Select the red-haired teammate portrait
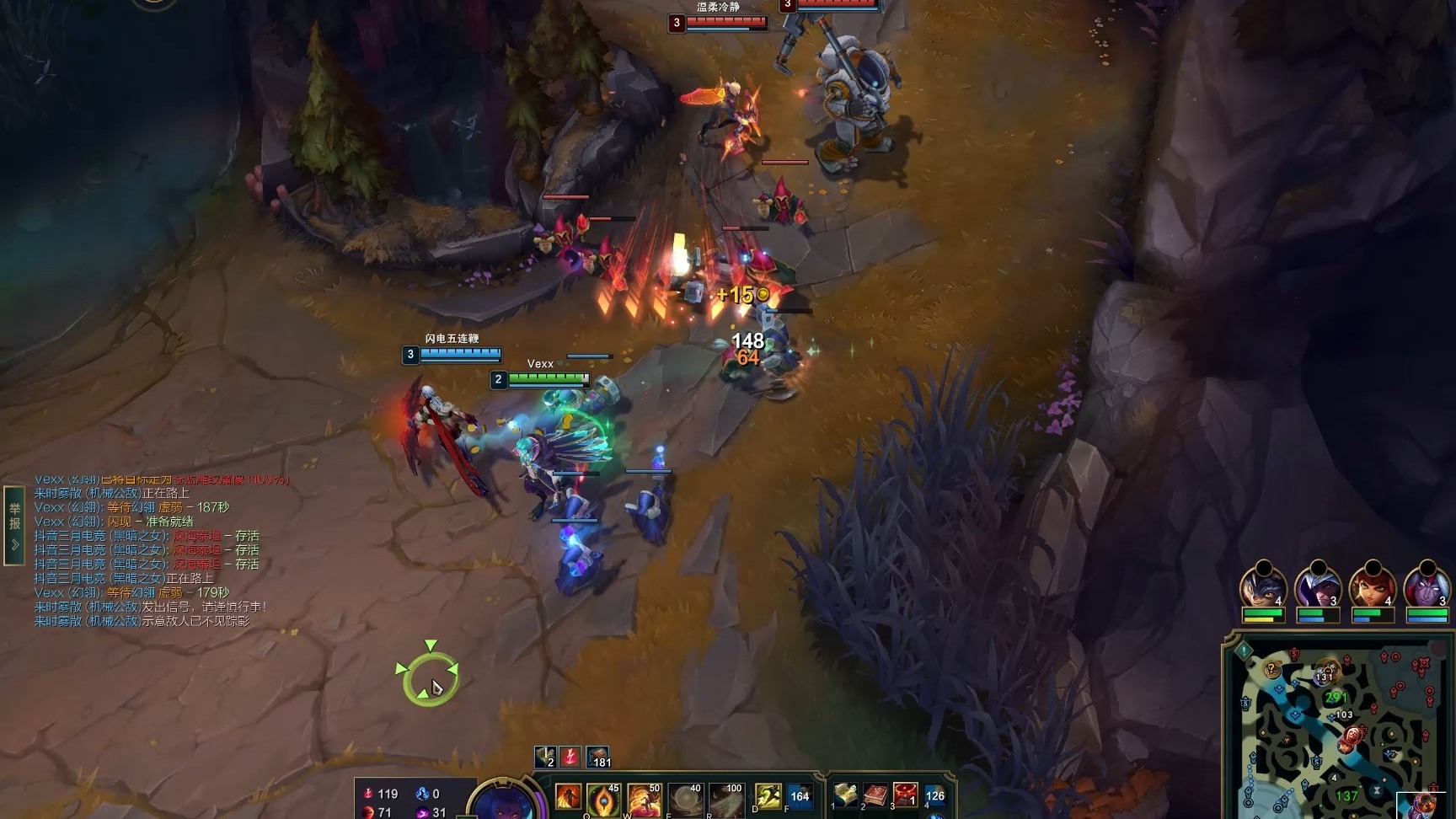 pyautogui.click(x=1372, y=585)
